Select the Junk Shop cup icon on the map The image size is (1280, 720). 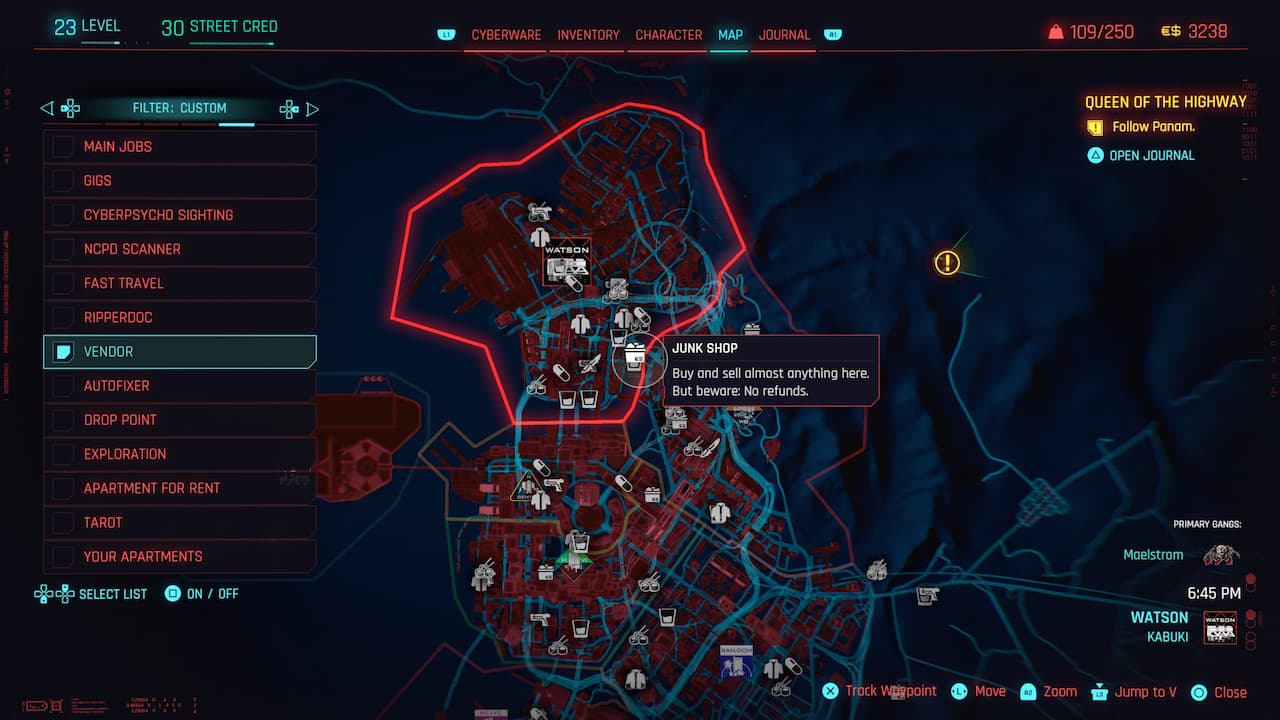(634, 357)
